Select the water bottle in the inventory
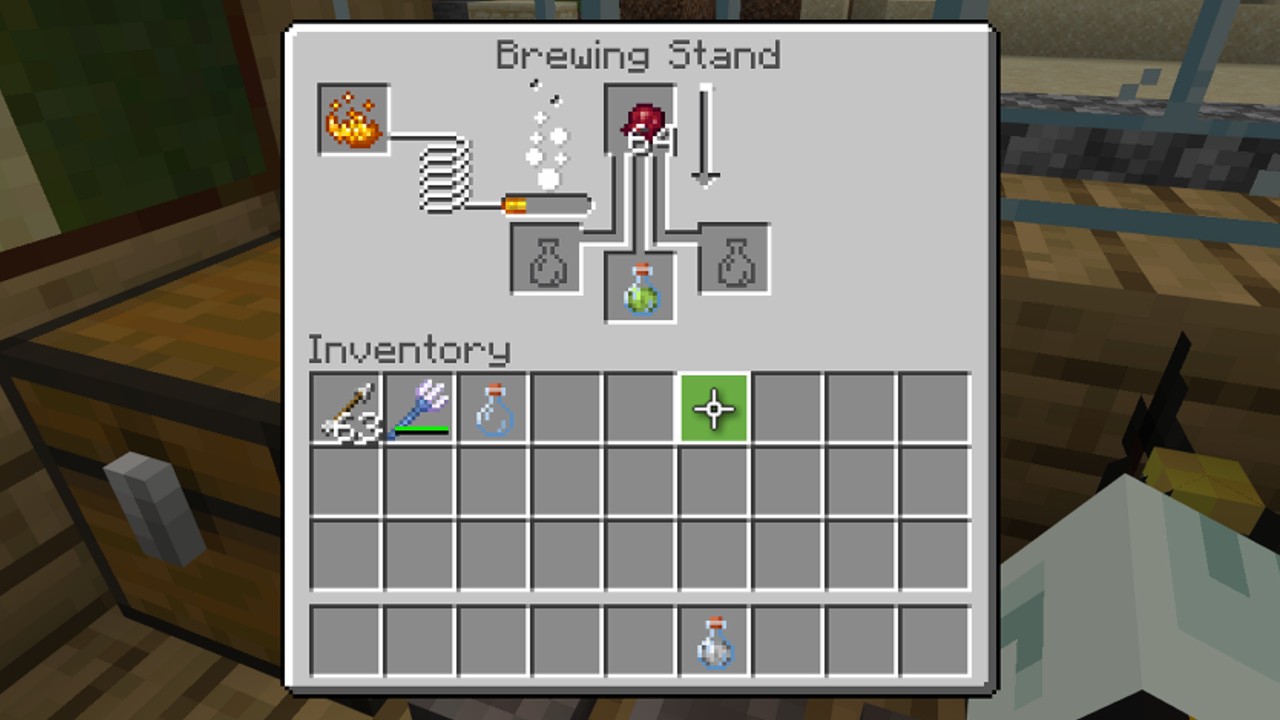This screenshot has width=1280, height=720. tap(493, 408)
